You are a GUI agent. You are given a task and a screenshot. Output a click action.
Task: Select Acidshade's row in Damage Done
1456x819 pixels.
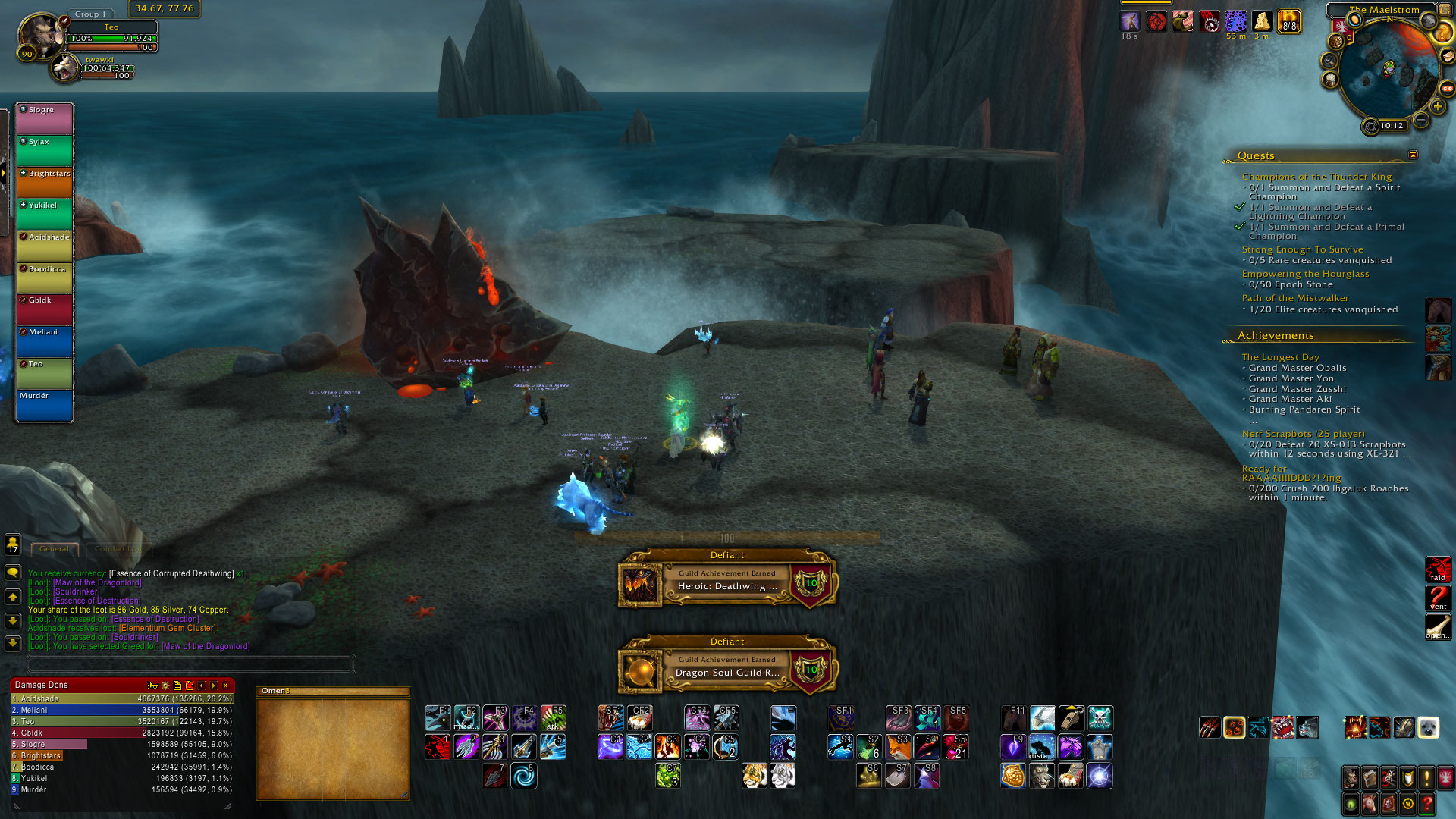(121, 698)
